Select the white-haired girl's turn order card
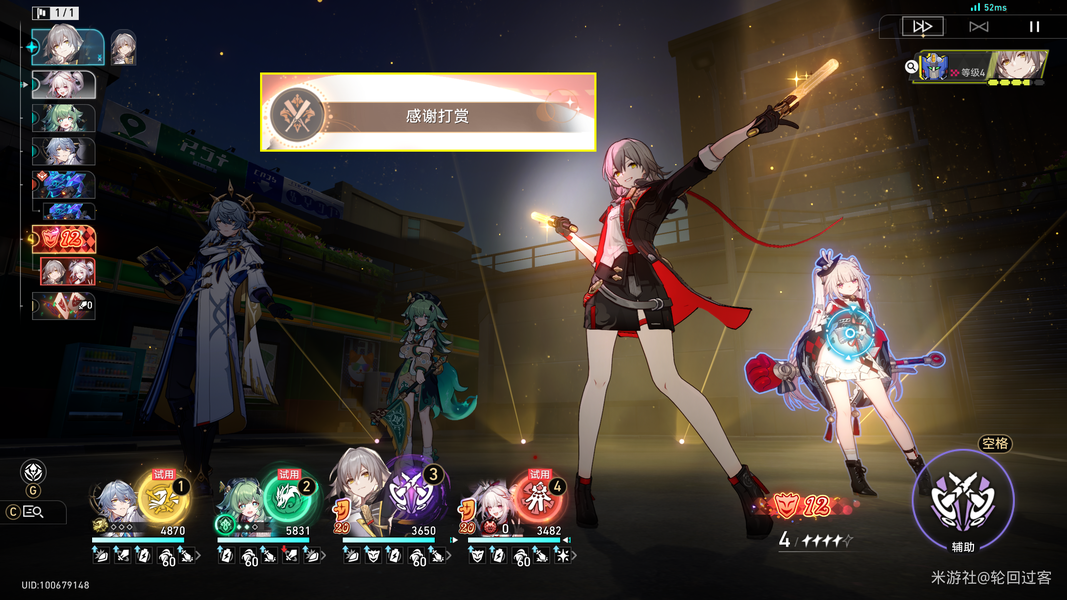1067x600 pixels. (x=66, y=83)
